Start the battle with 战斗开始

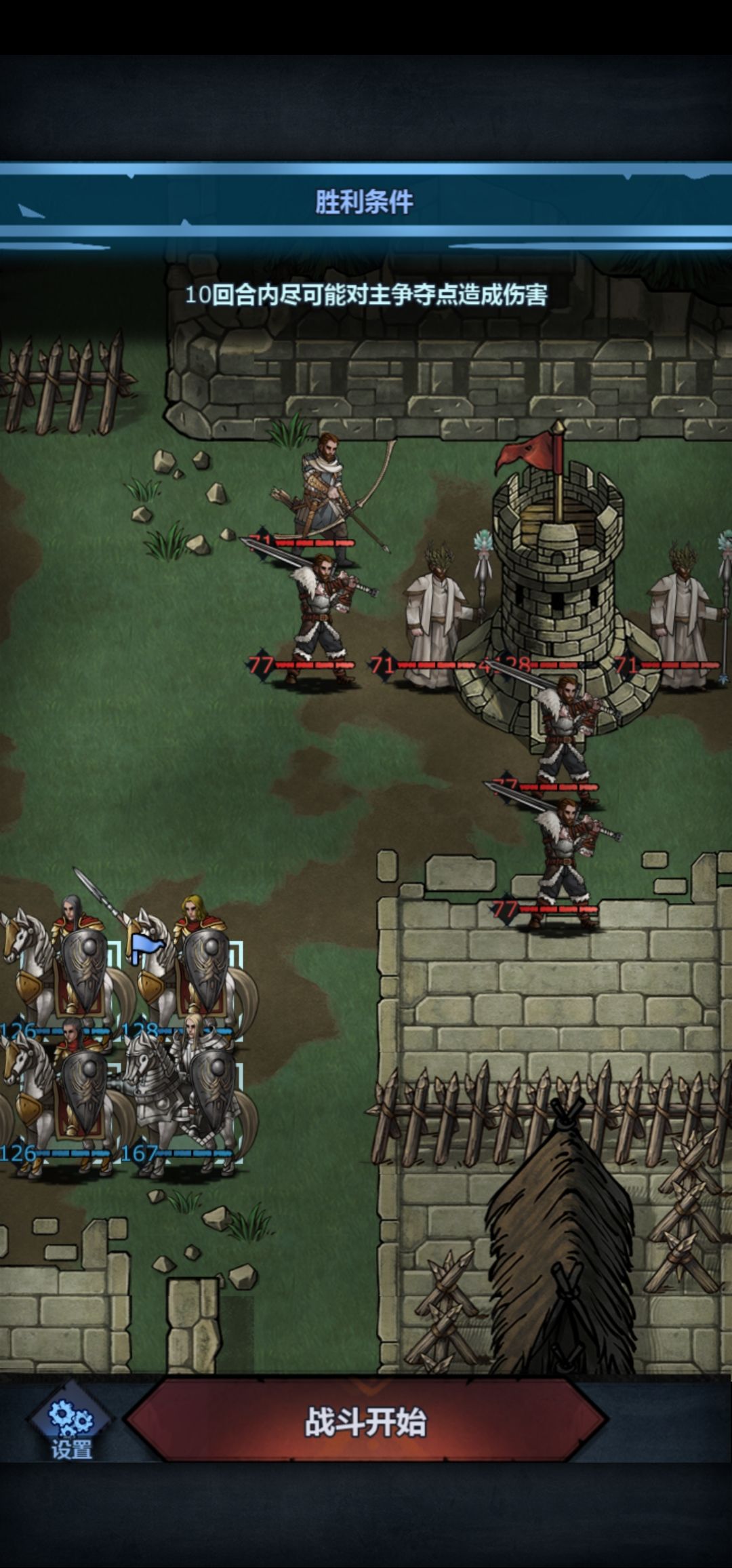coord(366,1422)
